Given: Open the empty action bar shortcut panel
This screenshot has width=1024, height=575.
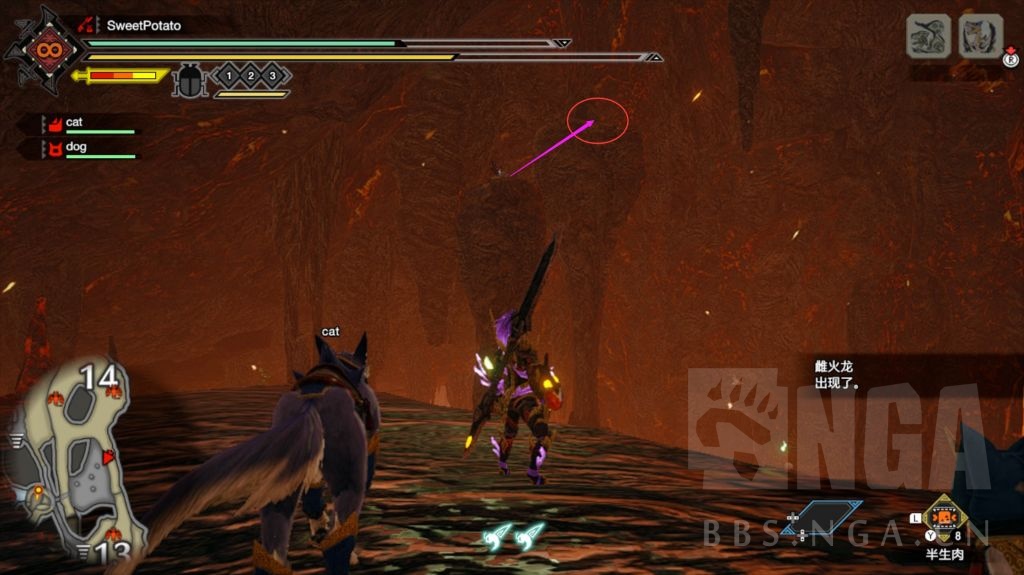Looking at the screenshot, I should pos(820,516).
